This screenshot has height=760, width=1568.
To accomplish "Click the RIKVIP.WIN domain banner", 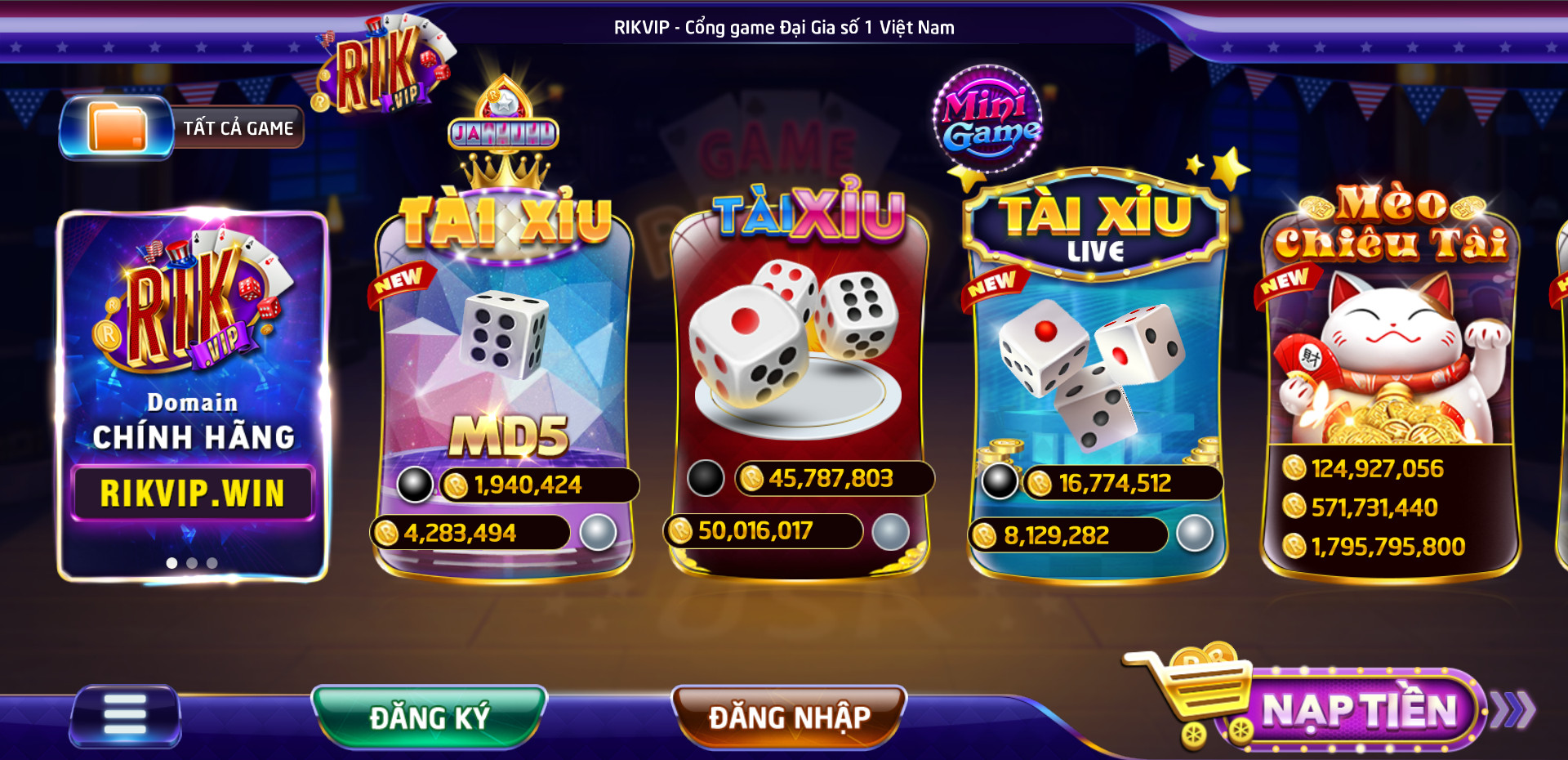I will pyautogui.click(x=193, y=493).
